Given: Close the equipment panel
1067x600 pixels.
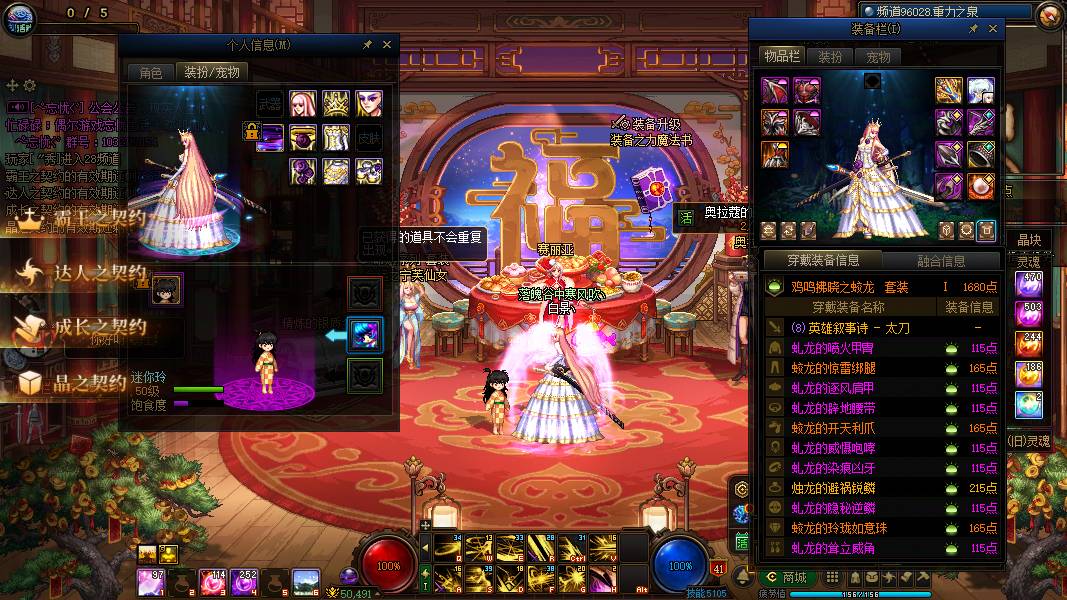Looking at the screenshot, I should [990, 29].
